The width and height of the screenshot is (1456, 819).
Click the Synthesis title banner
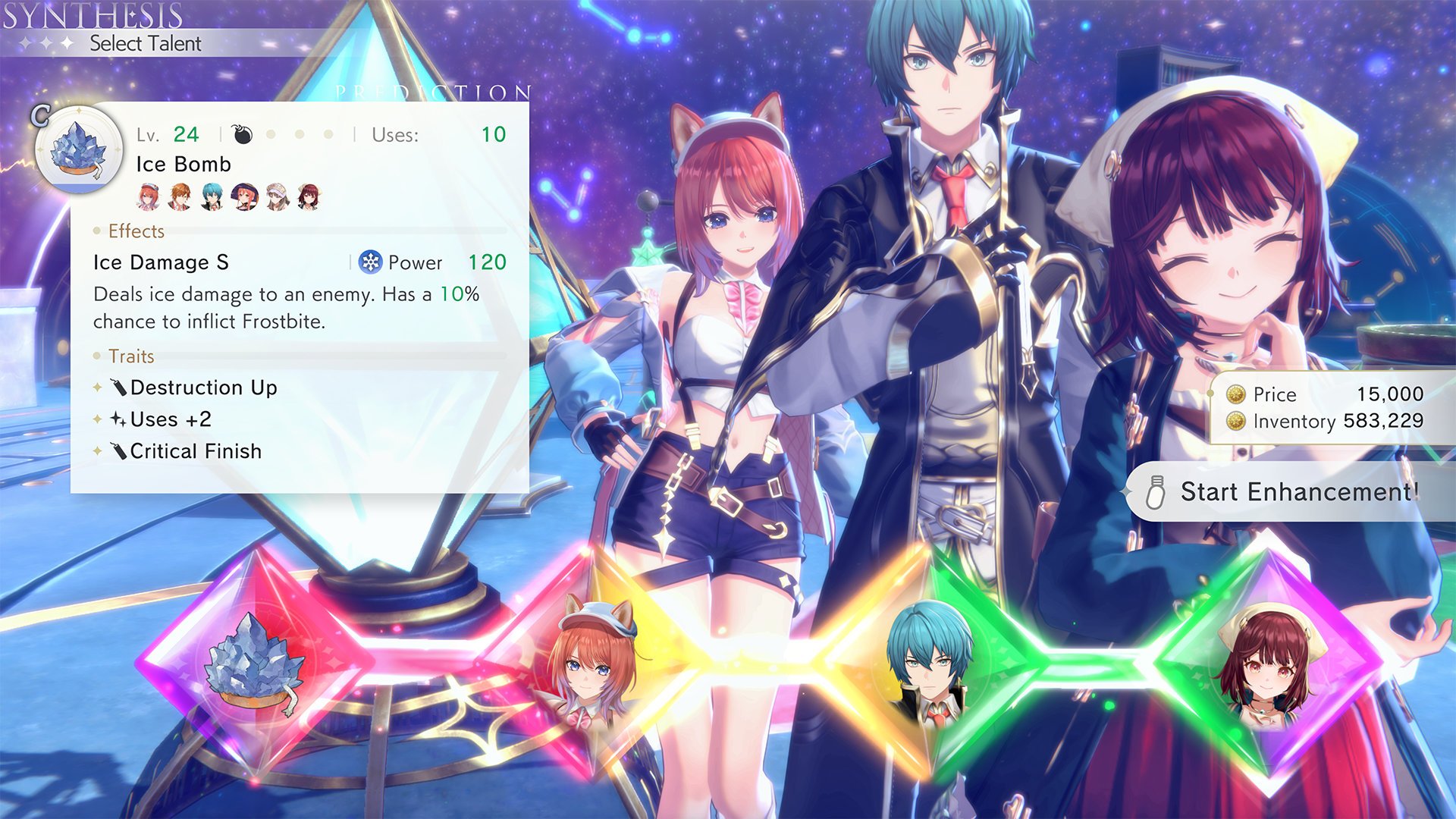91,14
